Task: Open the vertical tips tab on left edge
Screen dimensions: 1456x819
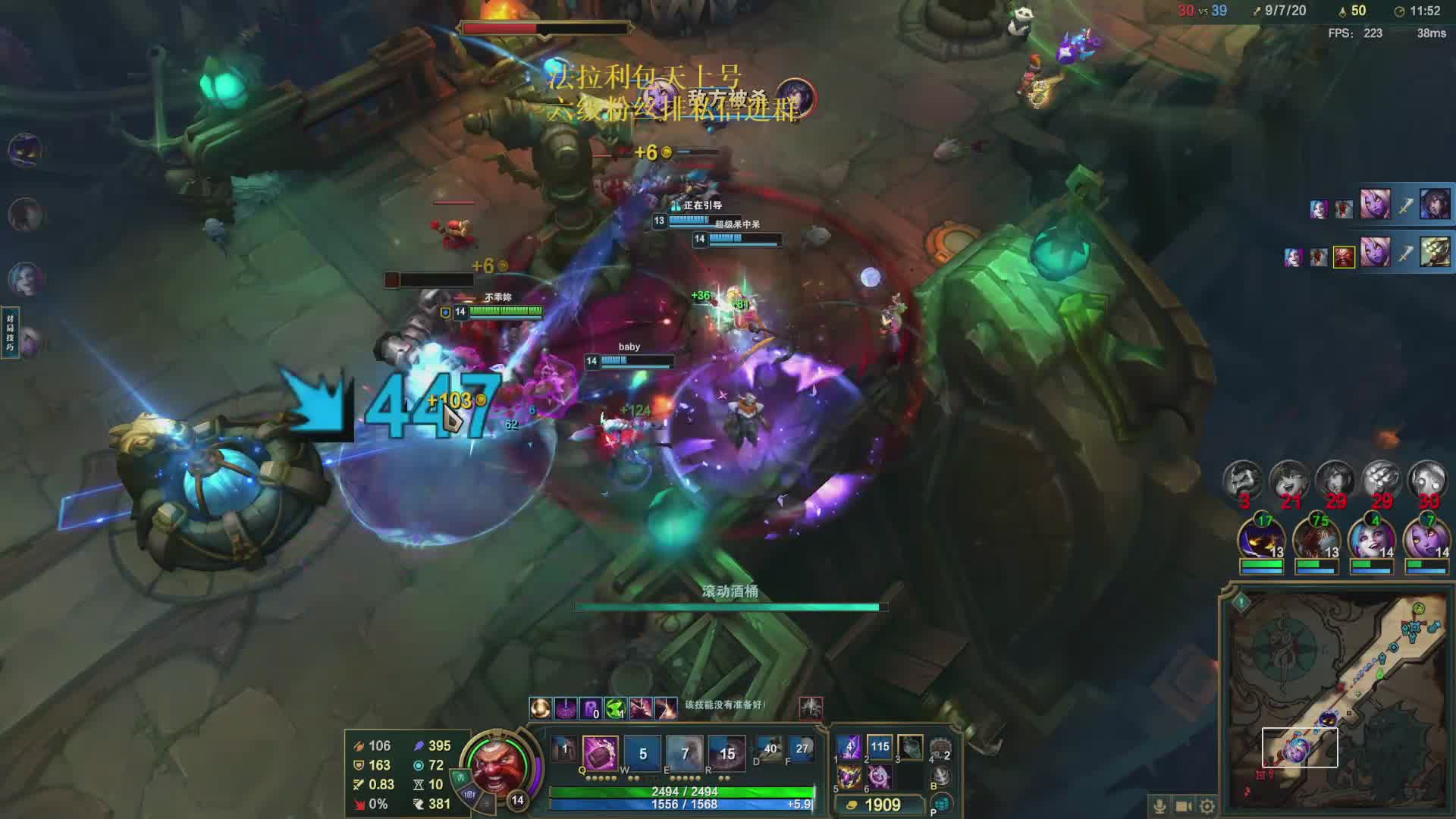Action: click(10, 333)
